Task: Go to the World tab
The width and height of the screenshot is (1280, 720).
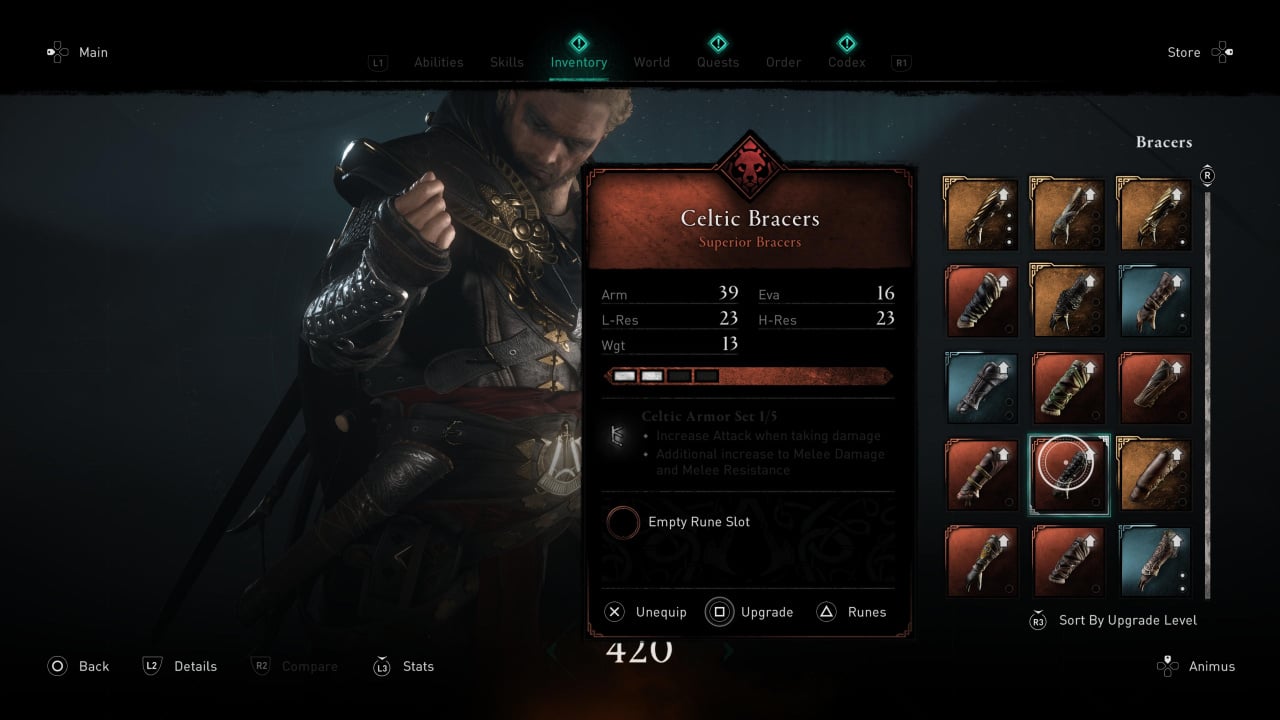Action: (x=651, y=62)
